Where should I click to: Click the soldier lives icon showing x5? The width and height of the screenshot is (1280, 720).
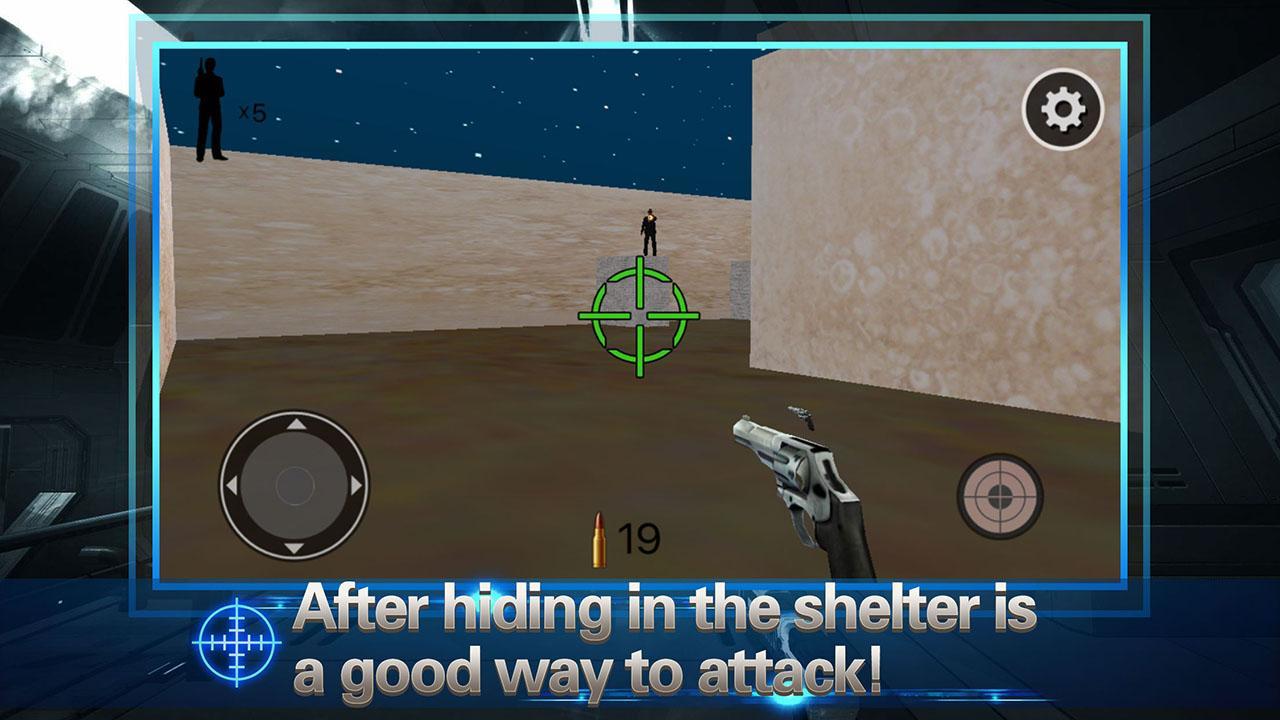coord(210,110)
